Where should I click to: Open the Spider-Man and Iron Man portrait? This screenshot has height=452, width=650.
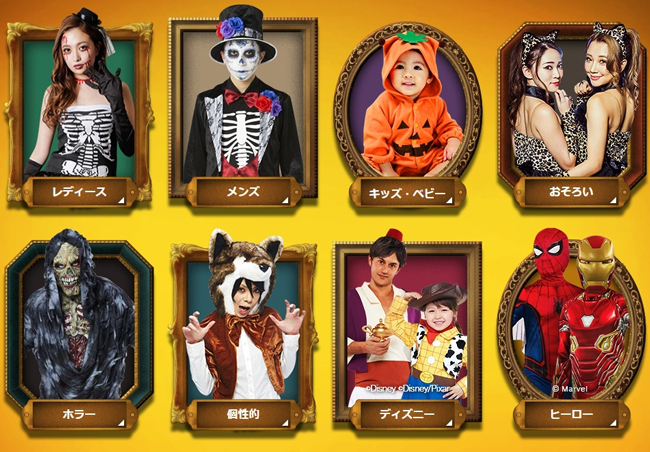click(571, 320)
